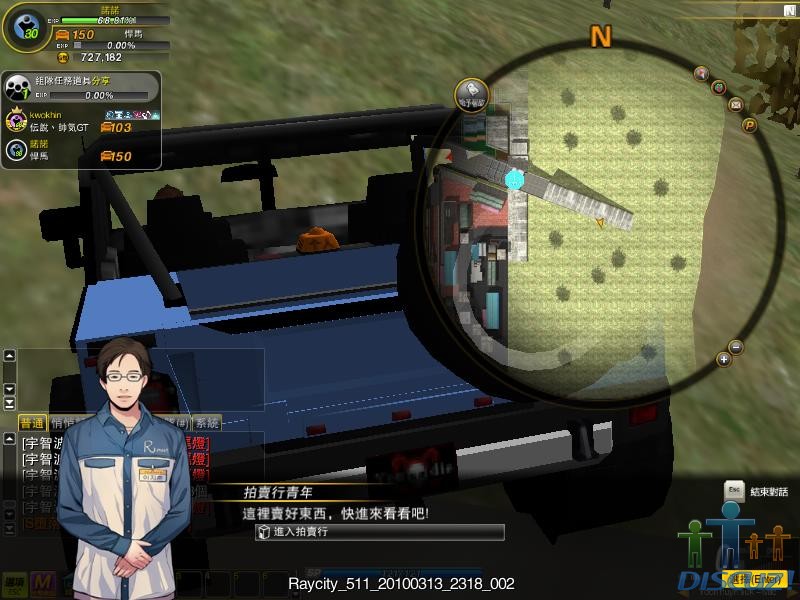Switch to the 系統 chat tab
Viewport: 800px width, 600px height.
tap(207, 422)
